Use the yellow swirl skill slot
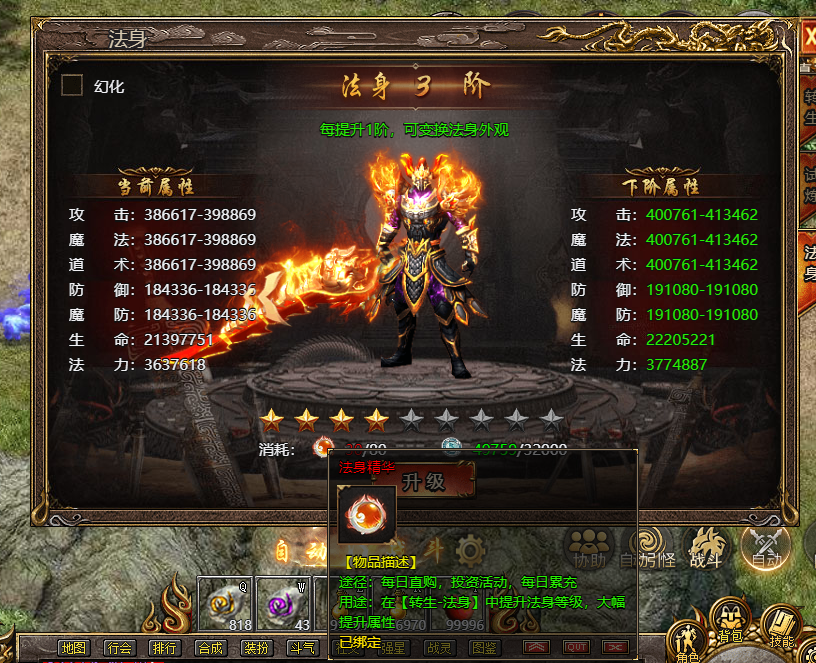 pyautogui.click(x=226, y=604)
